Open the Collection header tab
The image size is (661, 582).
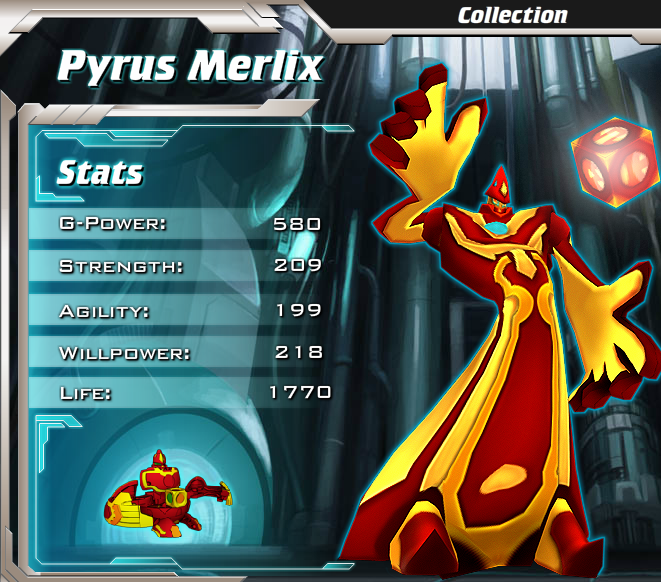pos(512,15)
